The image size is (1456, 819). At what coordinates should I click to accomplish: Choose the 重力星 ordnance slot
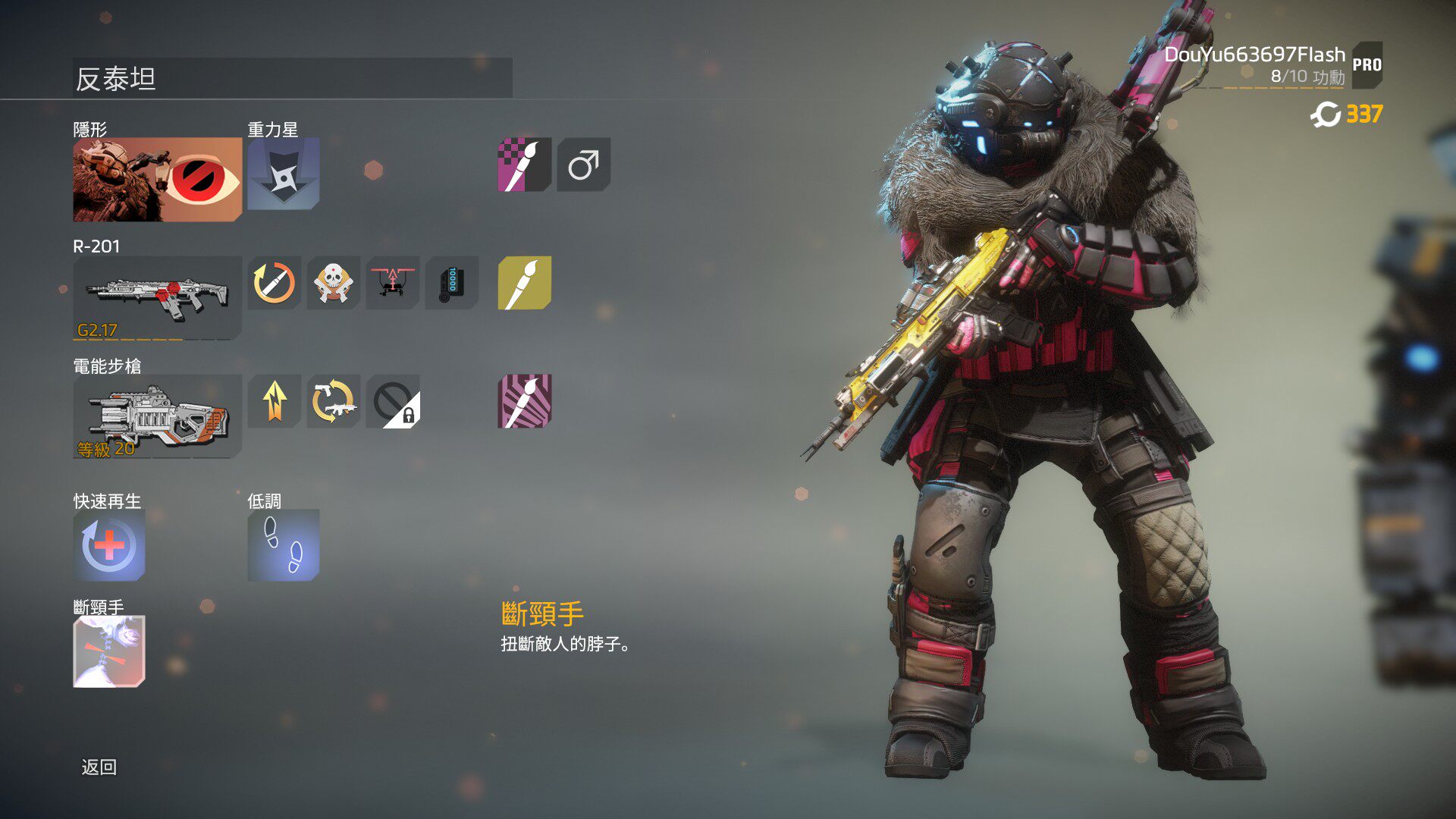pos(283,174)
